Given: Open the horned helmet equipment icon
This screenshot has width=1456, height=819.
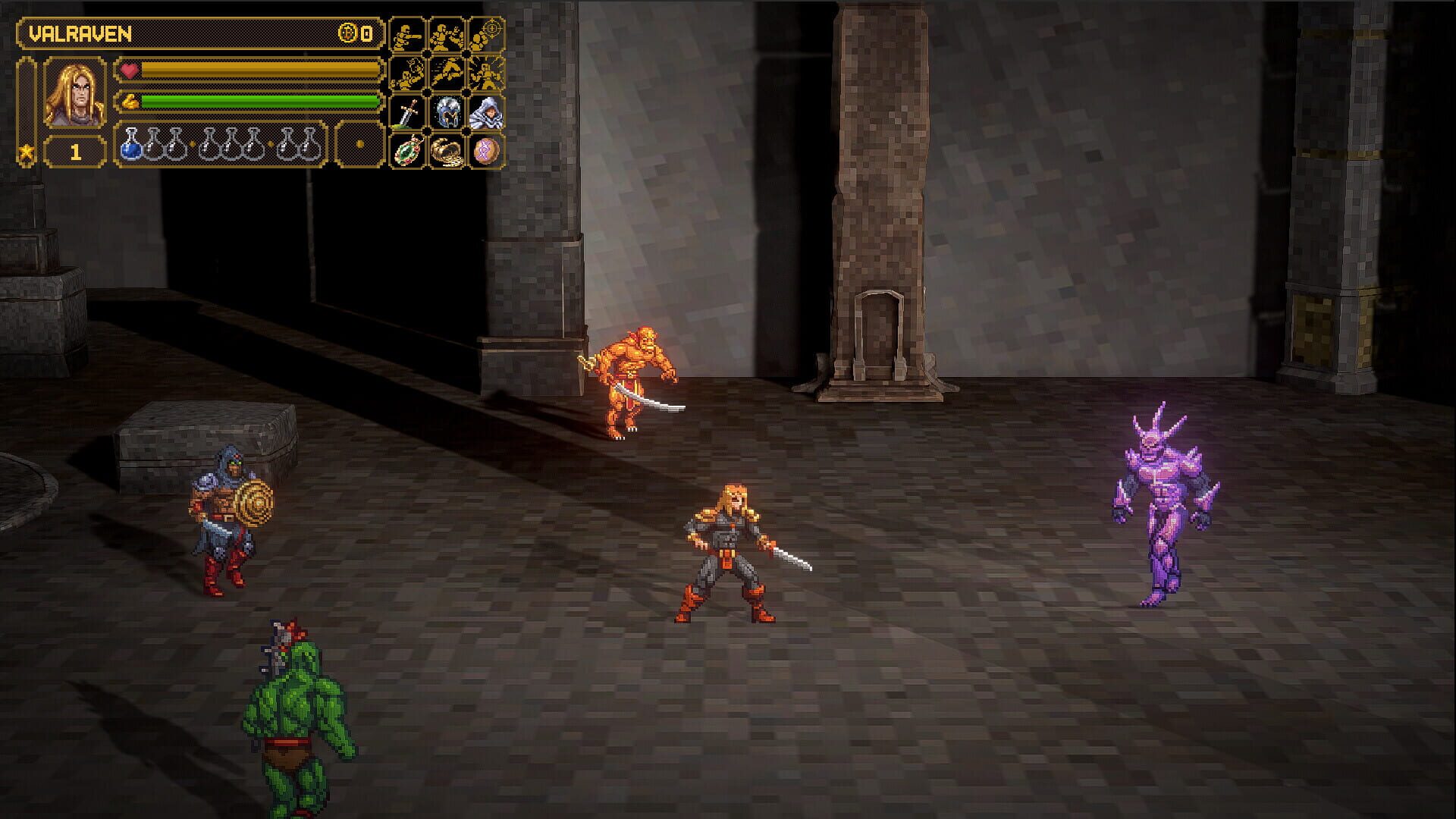Looking at the screenshot, I should coord(447,113).
